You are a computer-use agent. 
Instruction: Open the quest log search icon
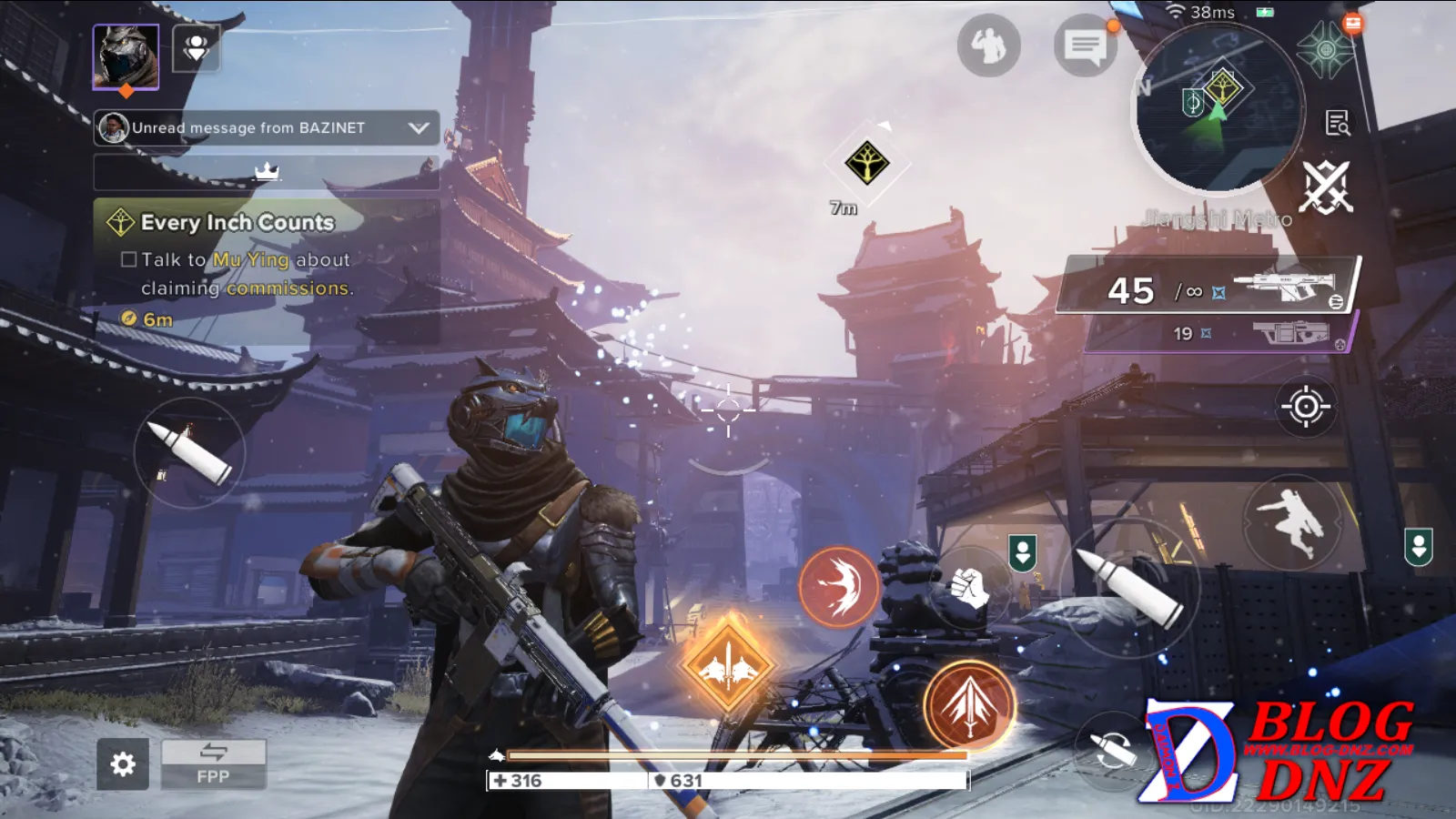coord(1337,123)
